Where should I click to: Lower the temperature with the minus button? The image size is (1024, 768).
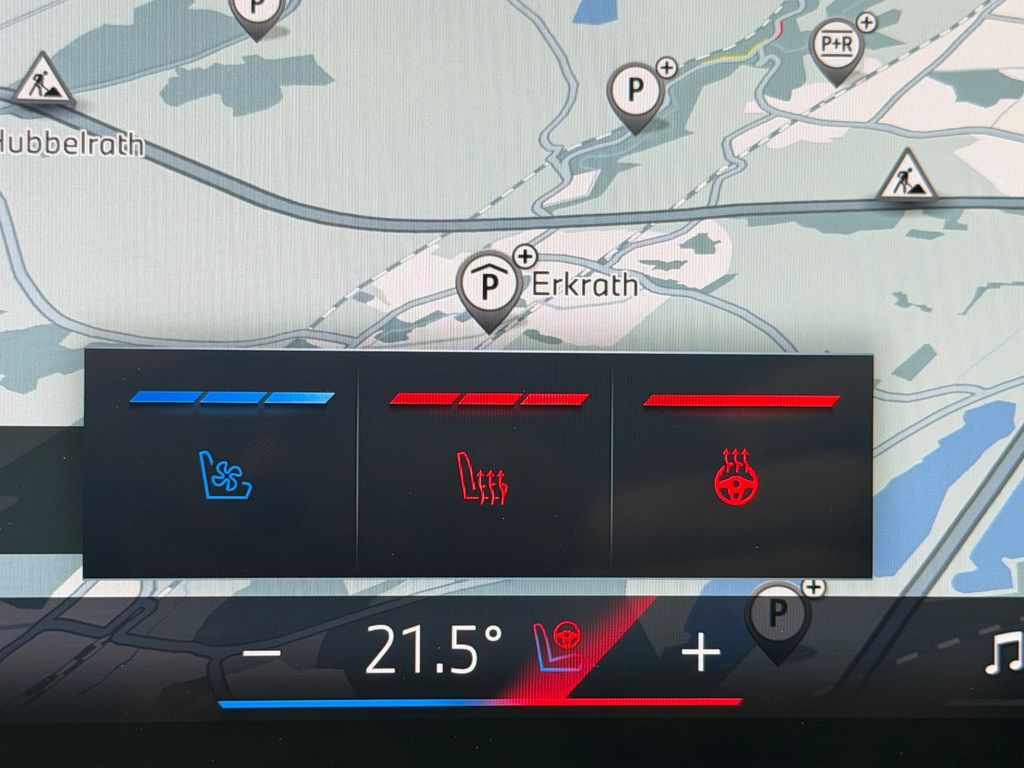coord(262,653)
